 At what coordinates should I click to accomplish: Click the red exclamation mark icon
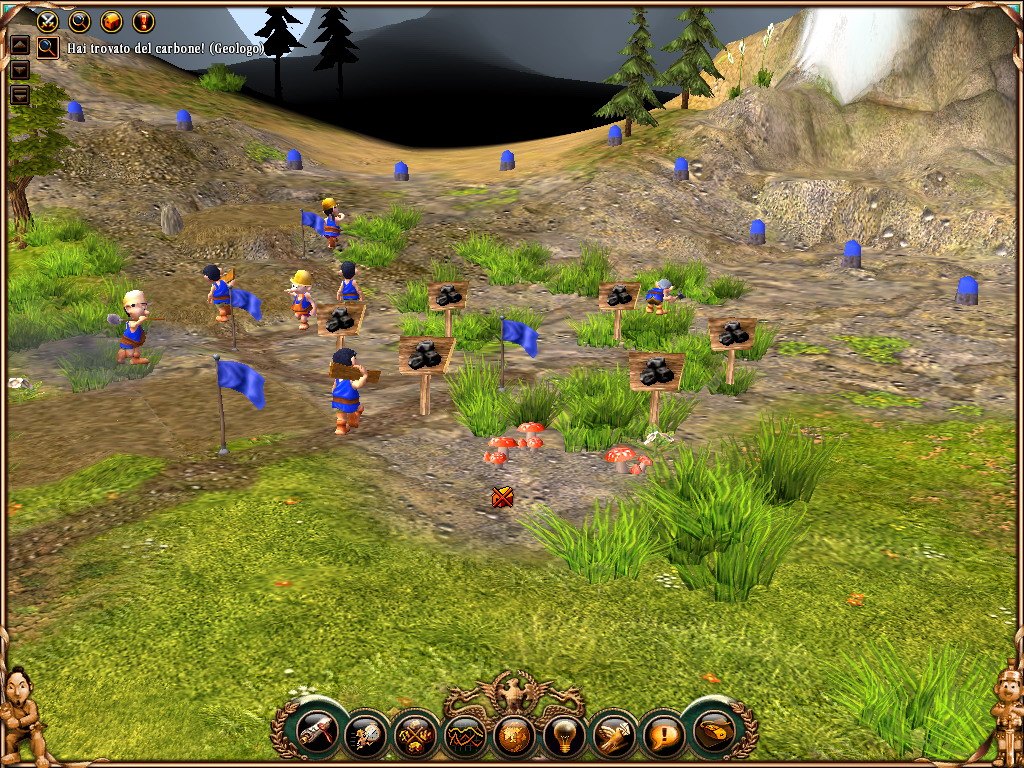tap(143, 20)
